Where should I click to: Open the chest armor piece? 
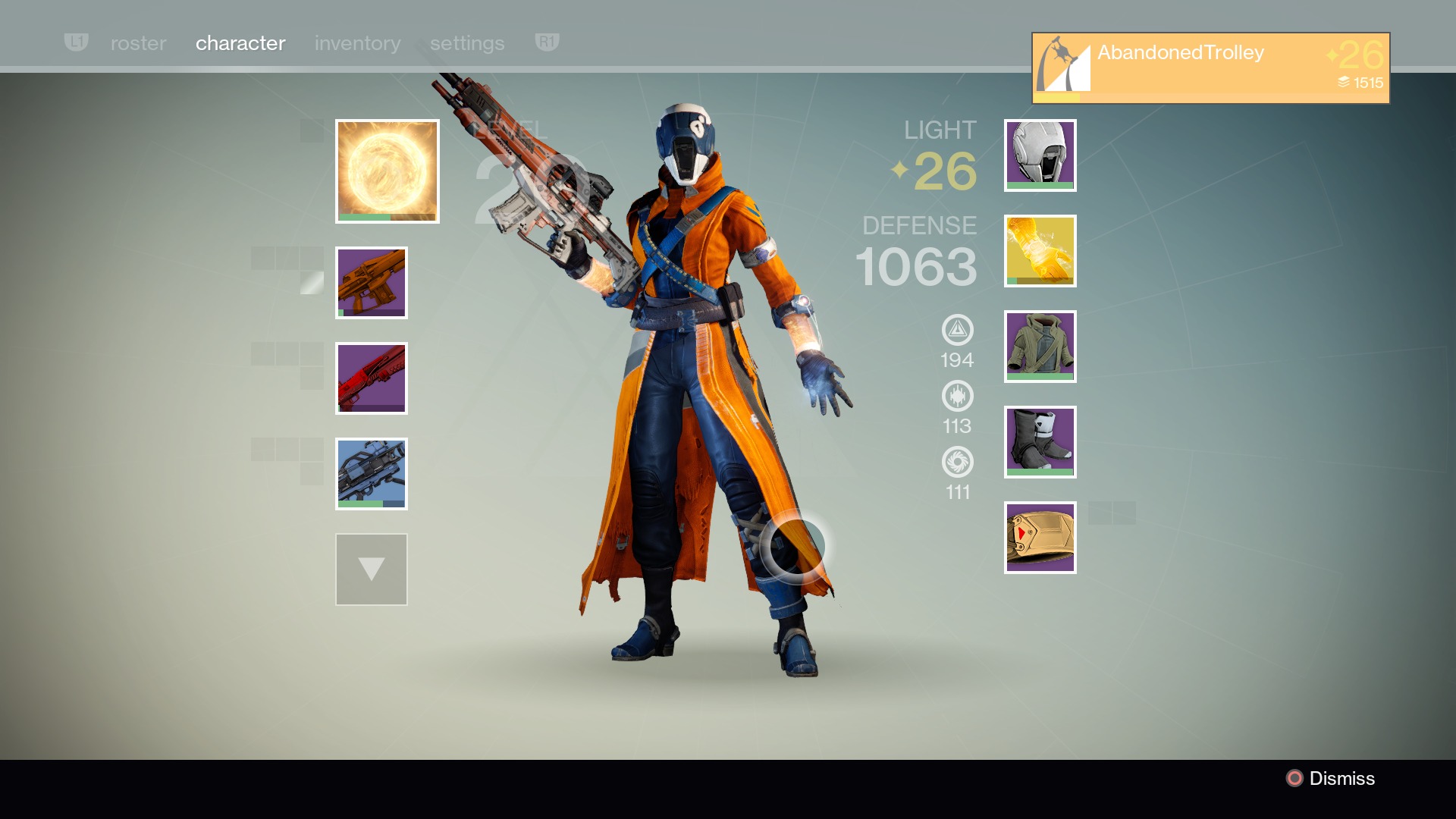tap(1039, 347)
